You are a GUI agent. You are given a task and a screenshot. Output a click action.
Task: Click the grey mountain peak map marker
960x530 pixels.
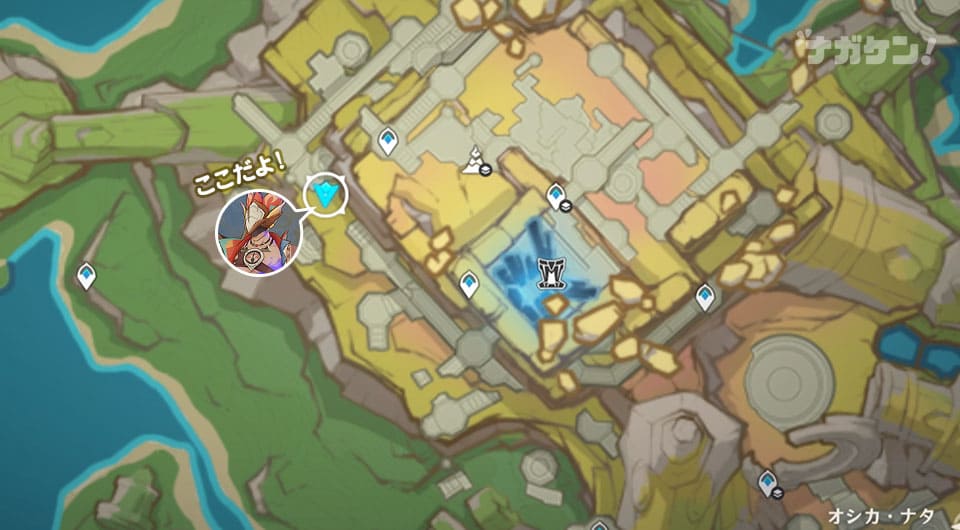pos(474,160)
